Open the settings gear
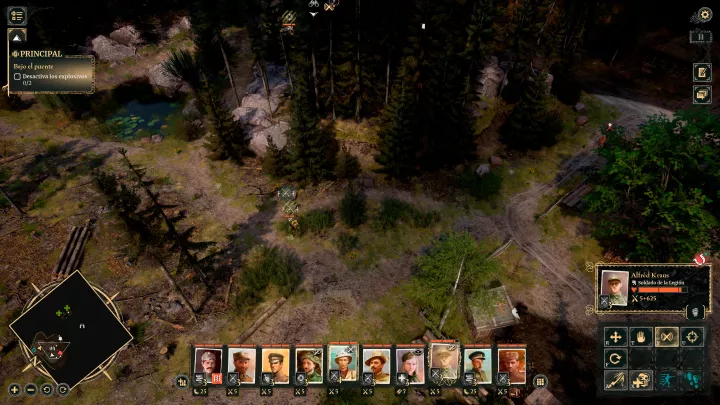720x405 pixels. point(704,15)
